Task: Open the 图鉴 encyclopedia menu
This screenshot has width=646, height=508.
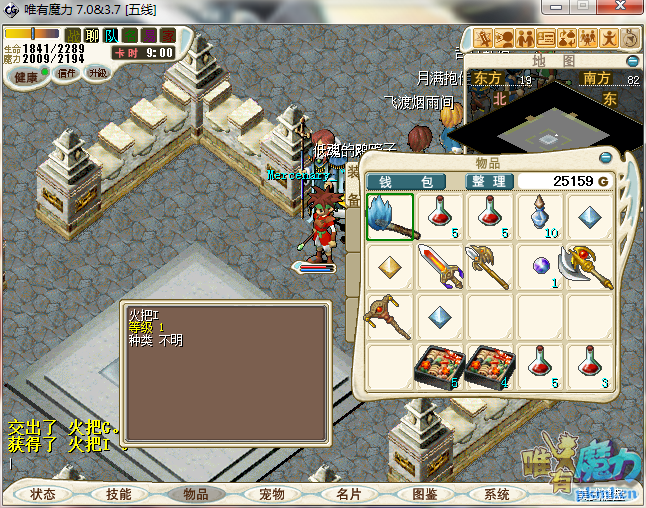Action: tap(424, 494)
